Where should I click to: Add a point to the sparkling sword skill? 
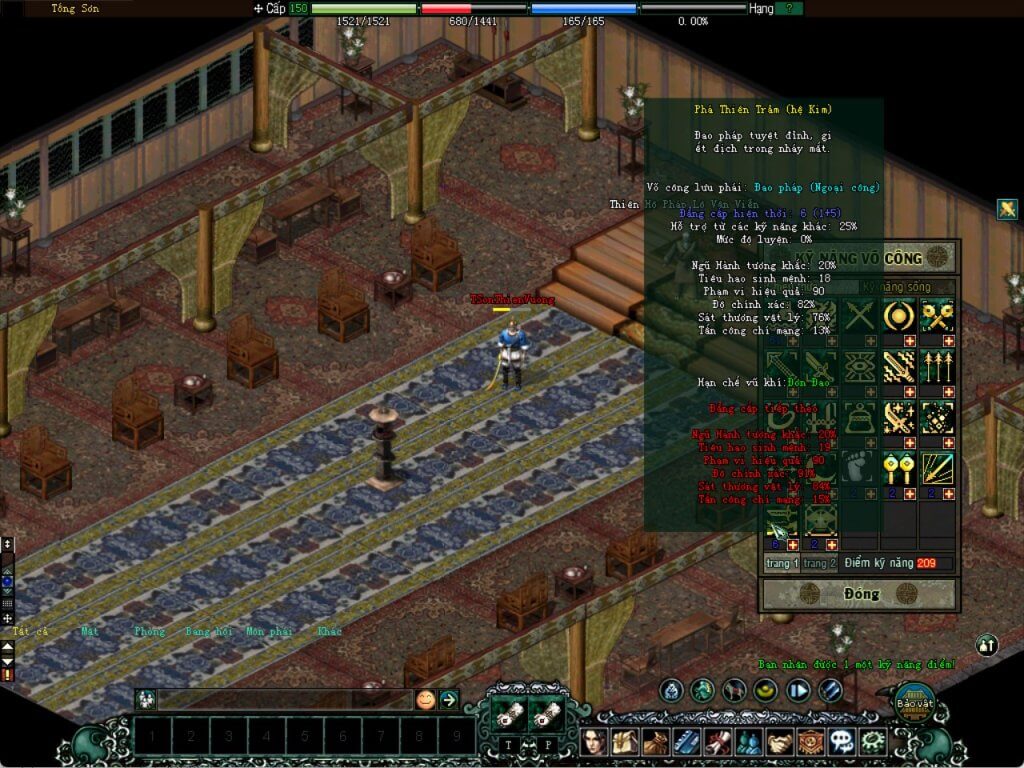909,442
